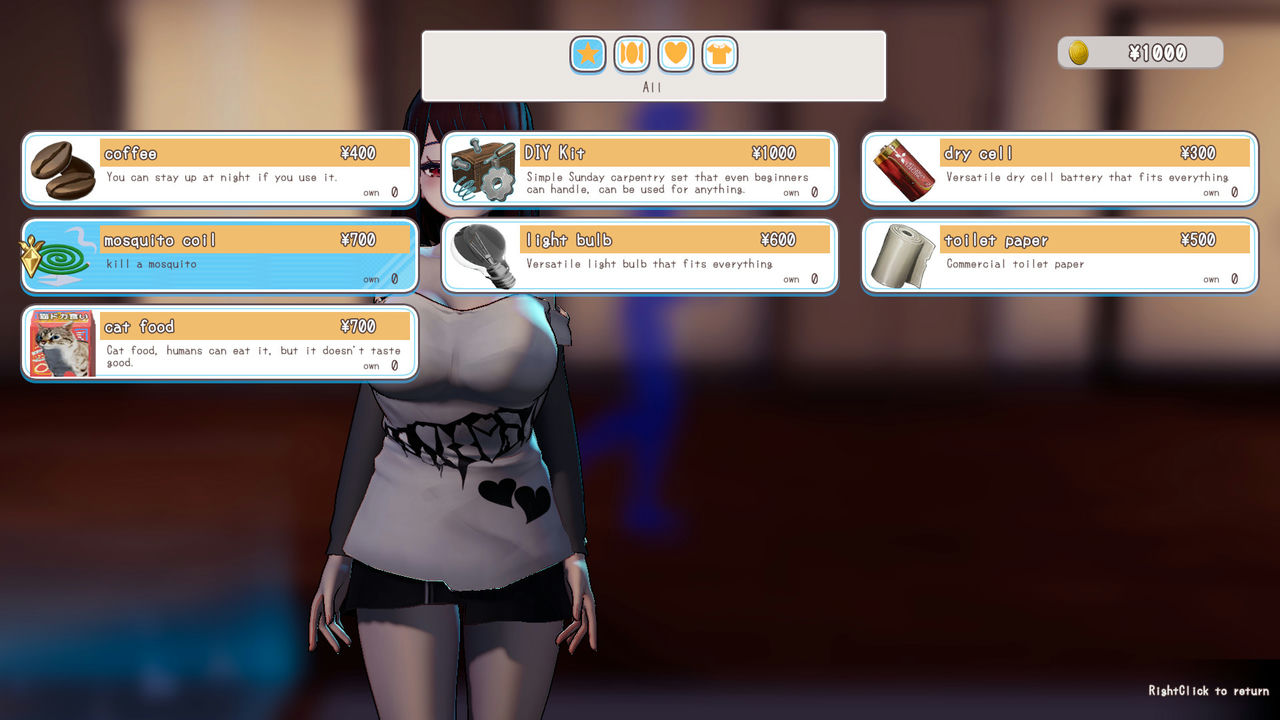Viewport: 1280px width, 720px height.
Task: Switch to the clothing shirt category tab
Action: (x=720, y=54)
